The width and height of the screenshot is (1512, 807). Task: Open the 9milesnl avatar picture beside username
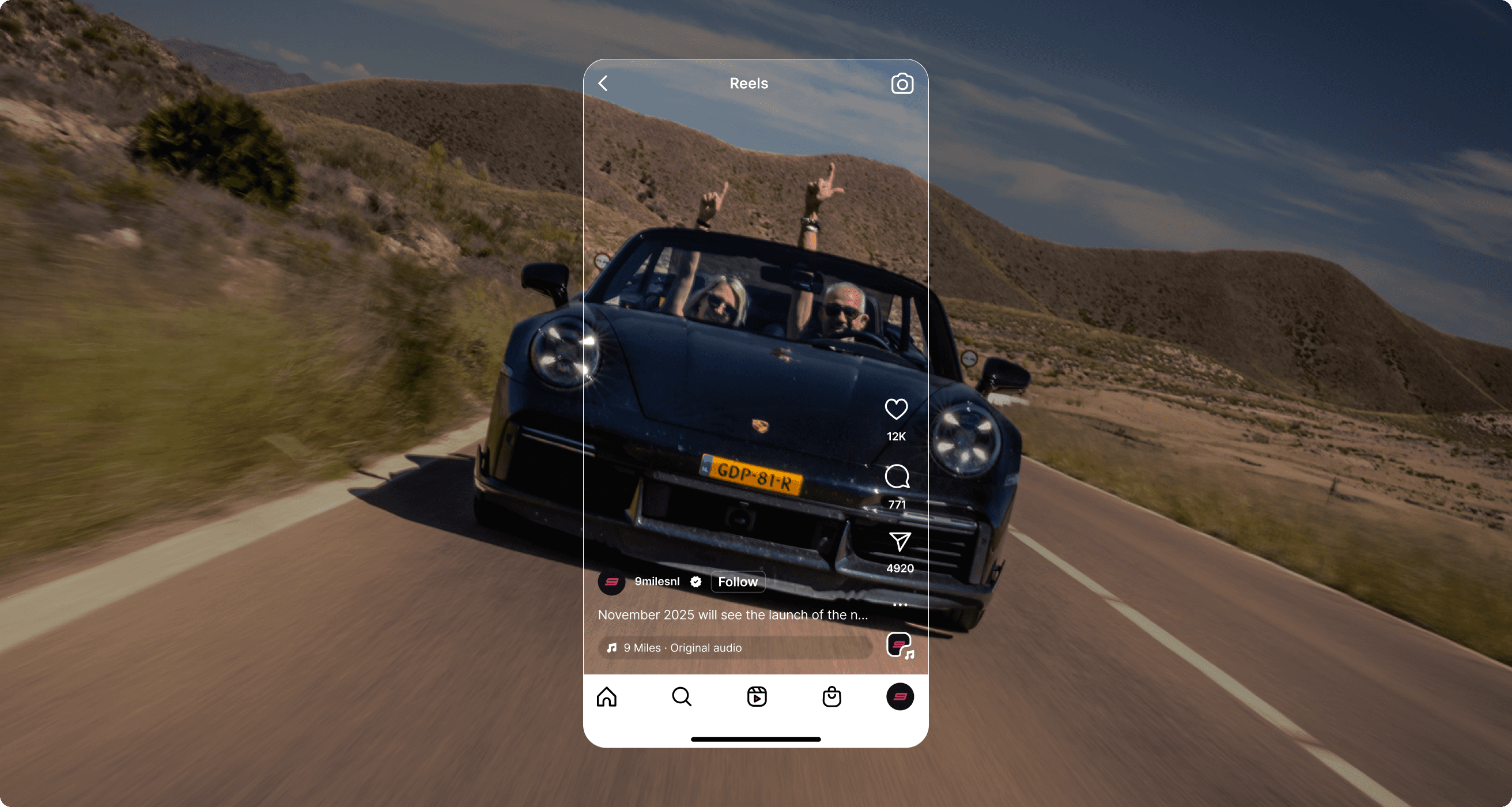point(611,582)
